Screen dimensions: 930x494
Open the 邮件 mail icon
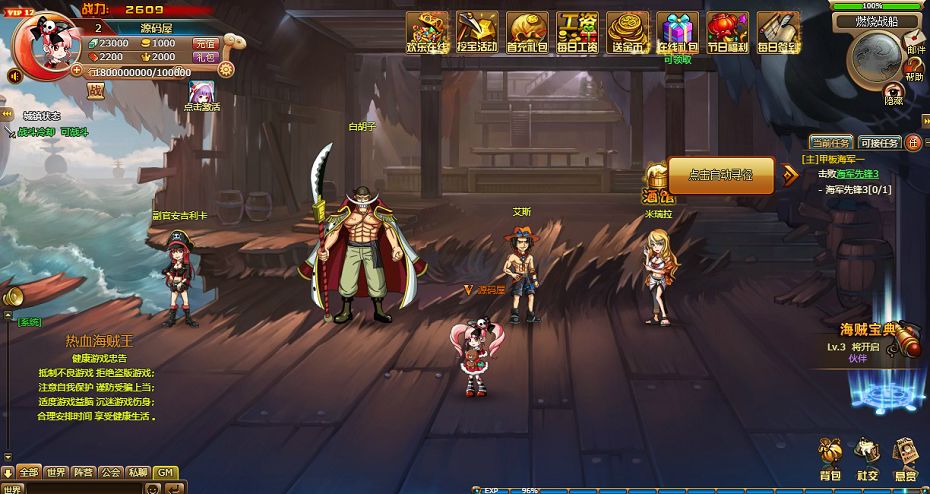pos(916,40)
